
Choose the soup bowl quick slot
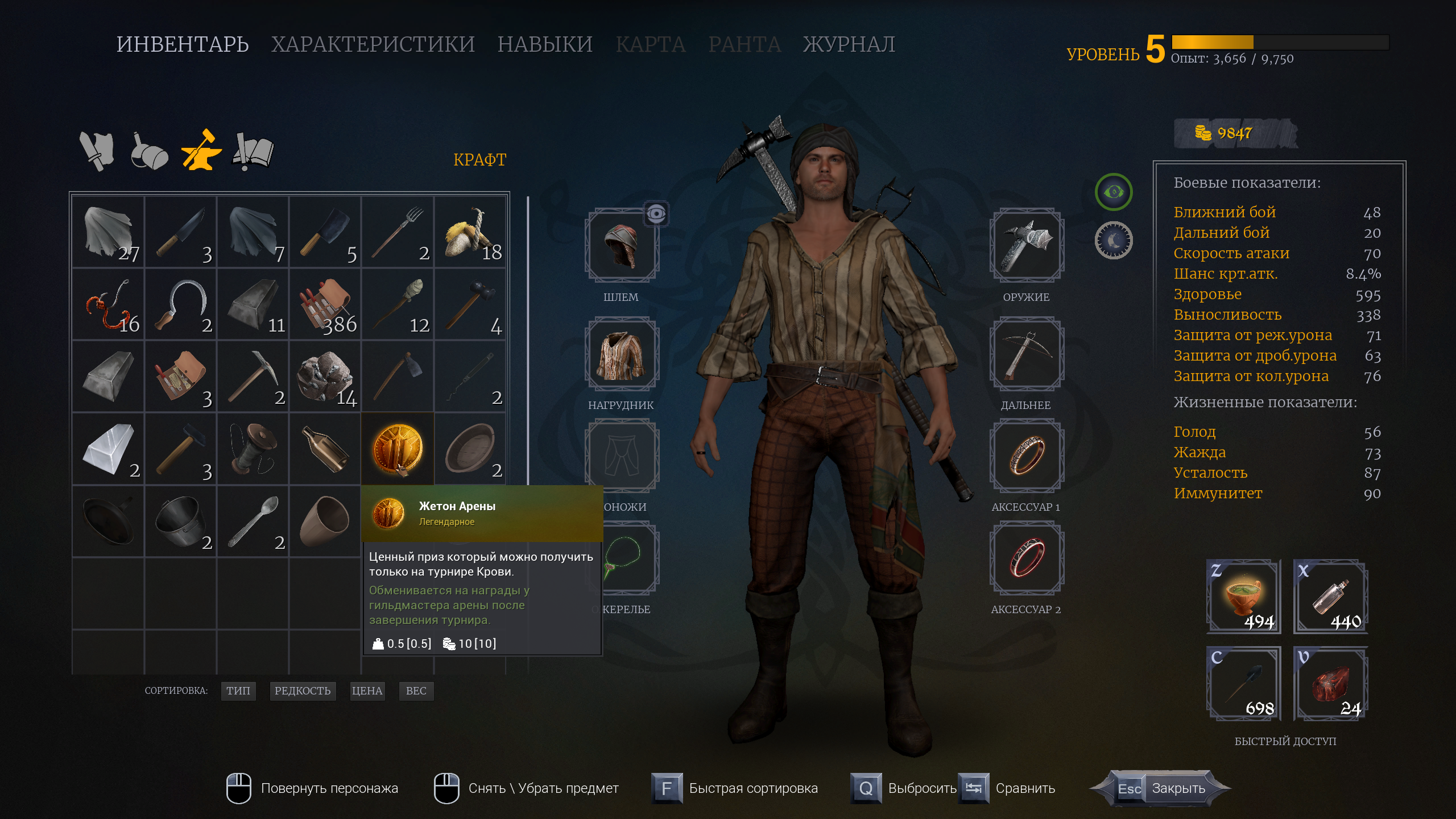coord(1244,597)
